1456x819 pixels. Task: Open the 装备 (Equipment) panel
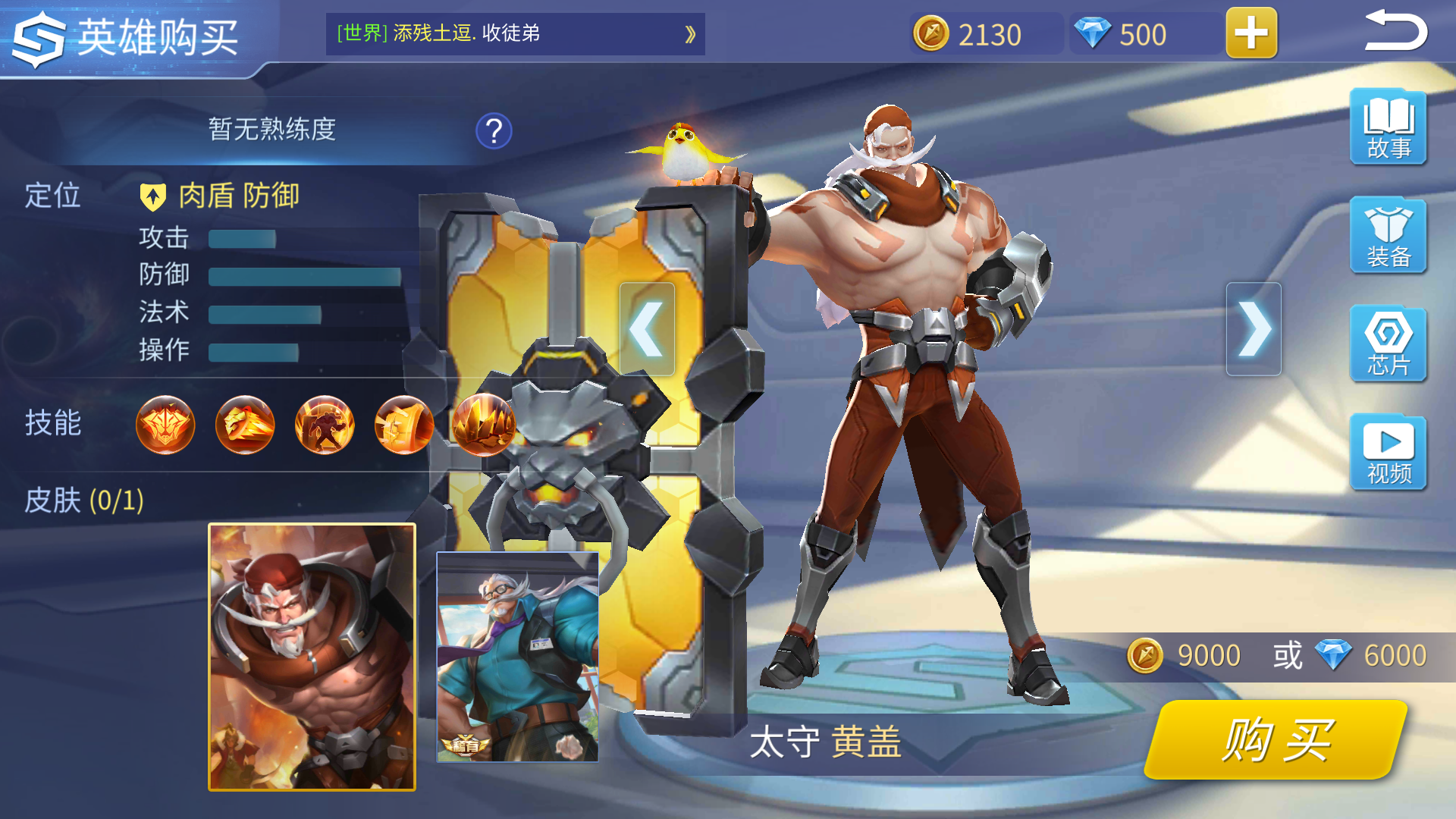[1388, 236]
